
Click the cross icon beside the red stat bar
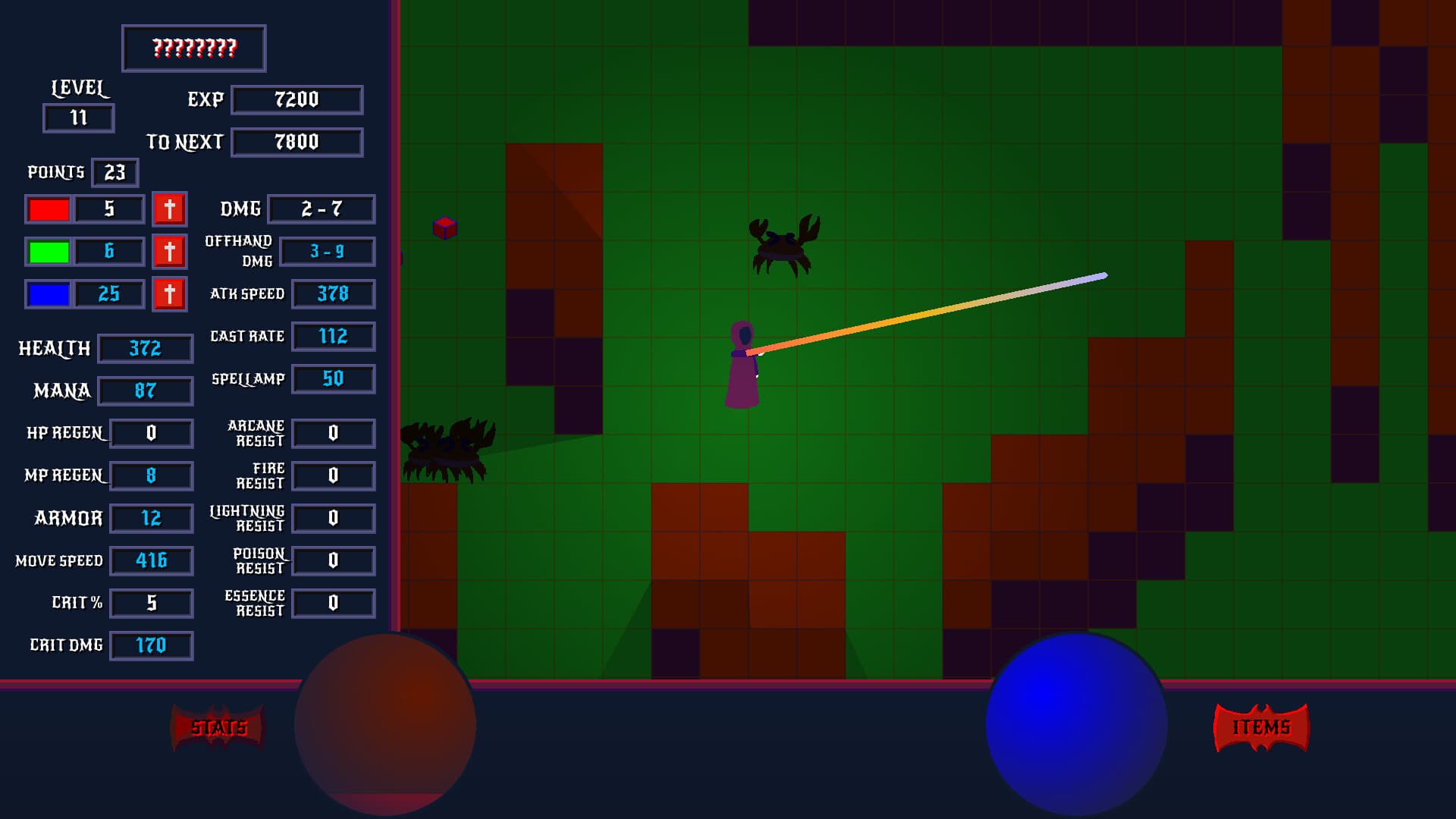[169, 209]
